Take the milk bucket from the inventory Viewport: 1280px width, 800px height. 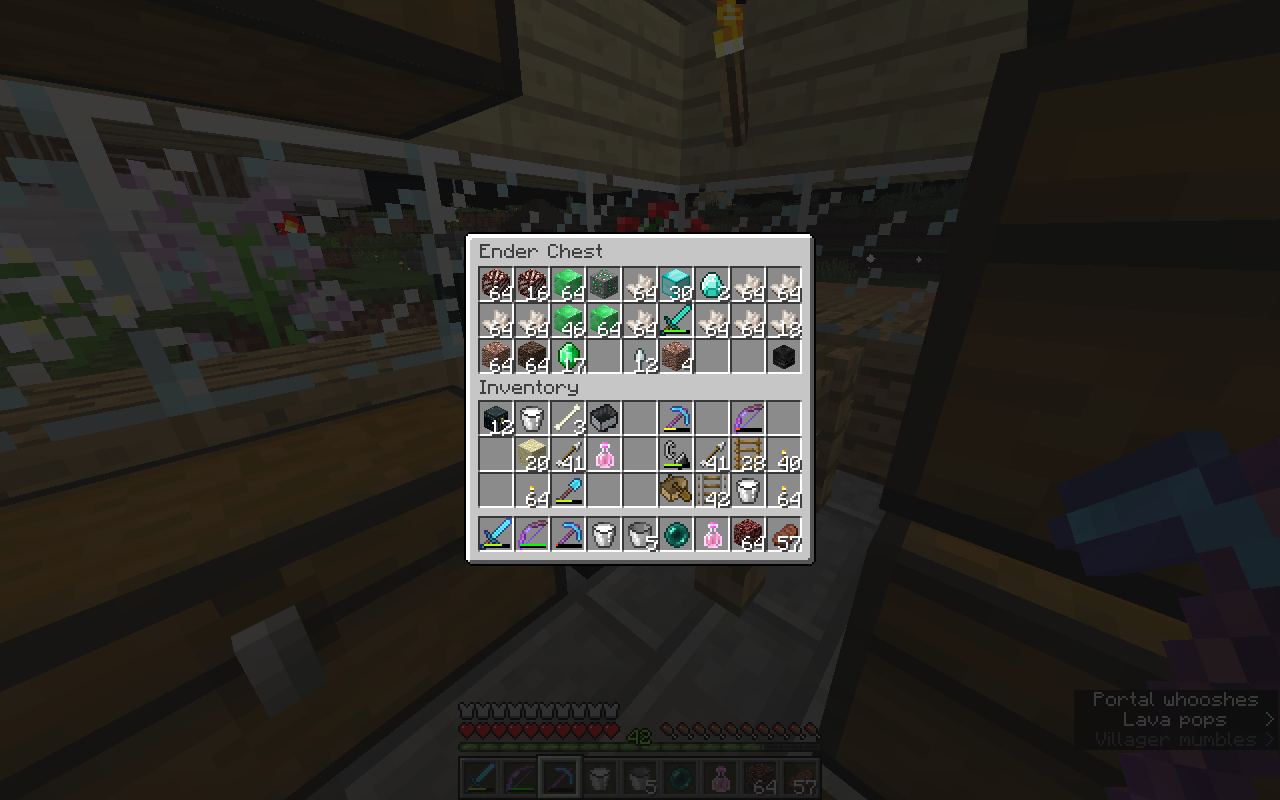tap(532, 417)
